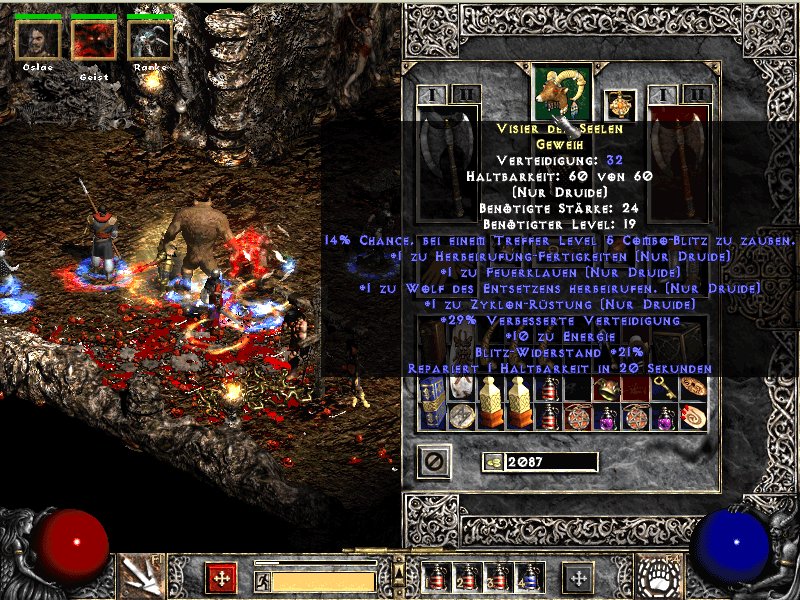The width and height of the screenshot is (800, 600).
Task: Select the Oslac party portrait
Action: (38, 39)
